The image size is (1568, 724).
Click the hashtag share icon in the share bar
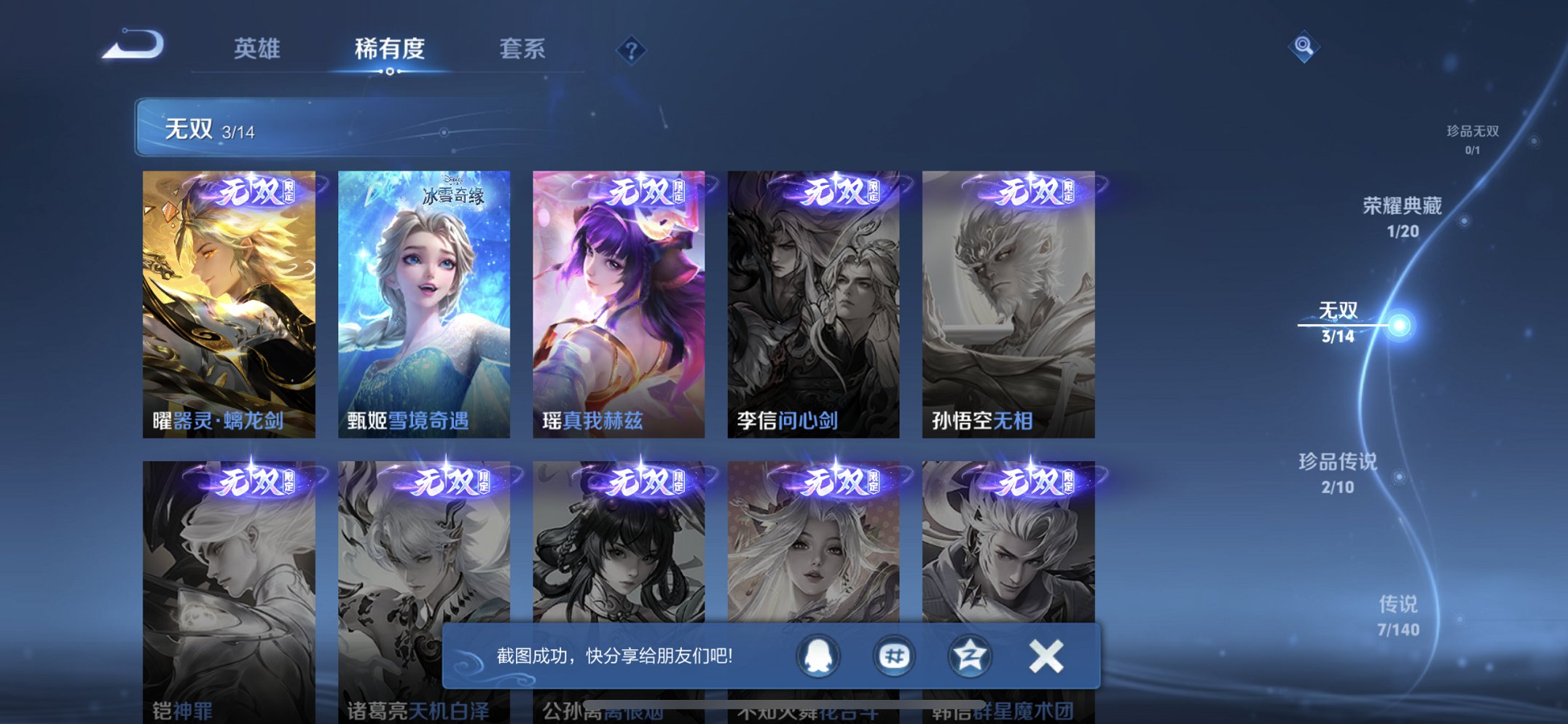[893, 656]
